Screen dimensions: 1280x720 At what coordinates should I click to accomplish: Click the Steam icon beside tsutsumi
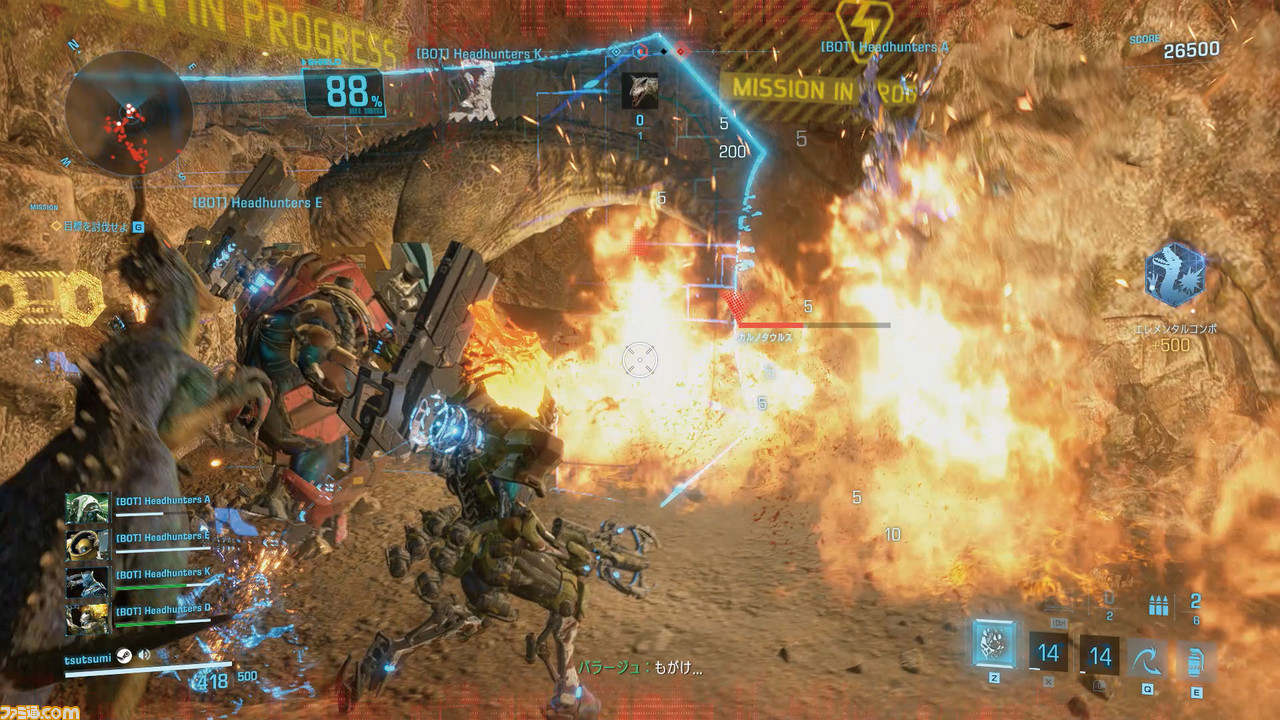pos(123,656)
